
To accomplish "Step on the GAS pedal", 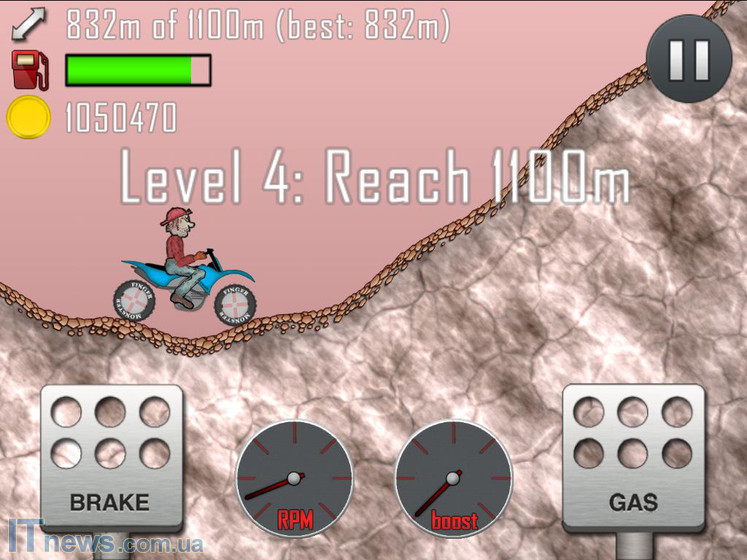I will tap(632, 456).
